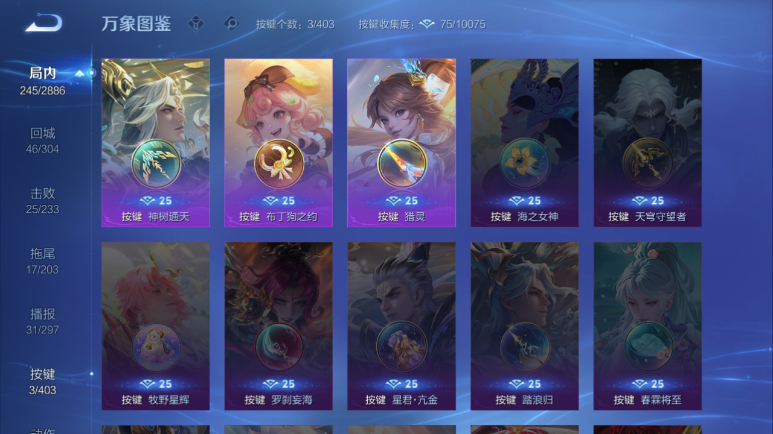
Task: Select the 神树通天 button skin card
Action: (155, 142)
